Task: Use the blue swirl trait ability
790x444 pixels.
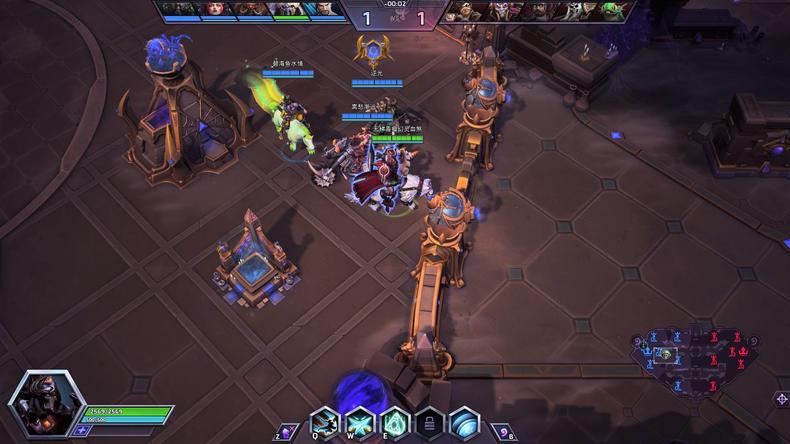Action: [x=464, y=423]
